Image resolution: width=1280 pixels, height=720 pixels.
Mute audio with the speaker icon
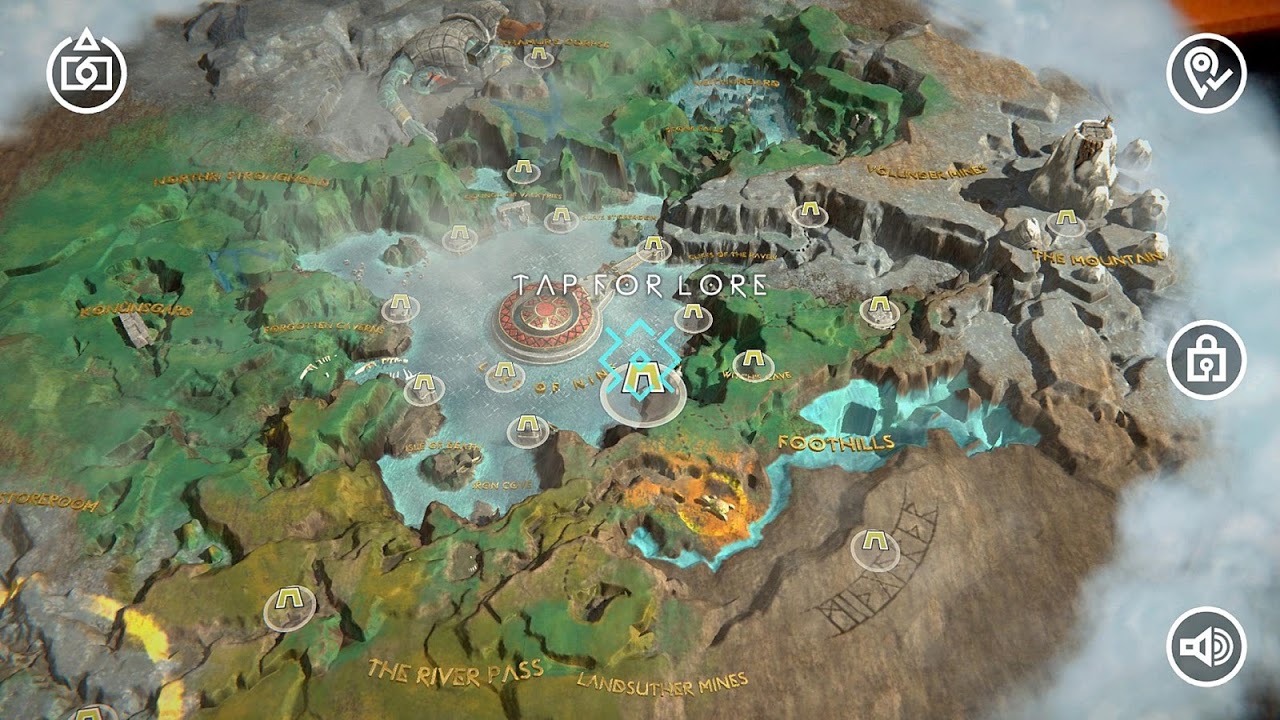click(1204, 648)
